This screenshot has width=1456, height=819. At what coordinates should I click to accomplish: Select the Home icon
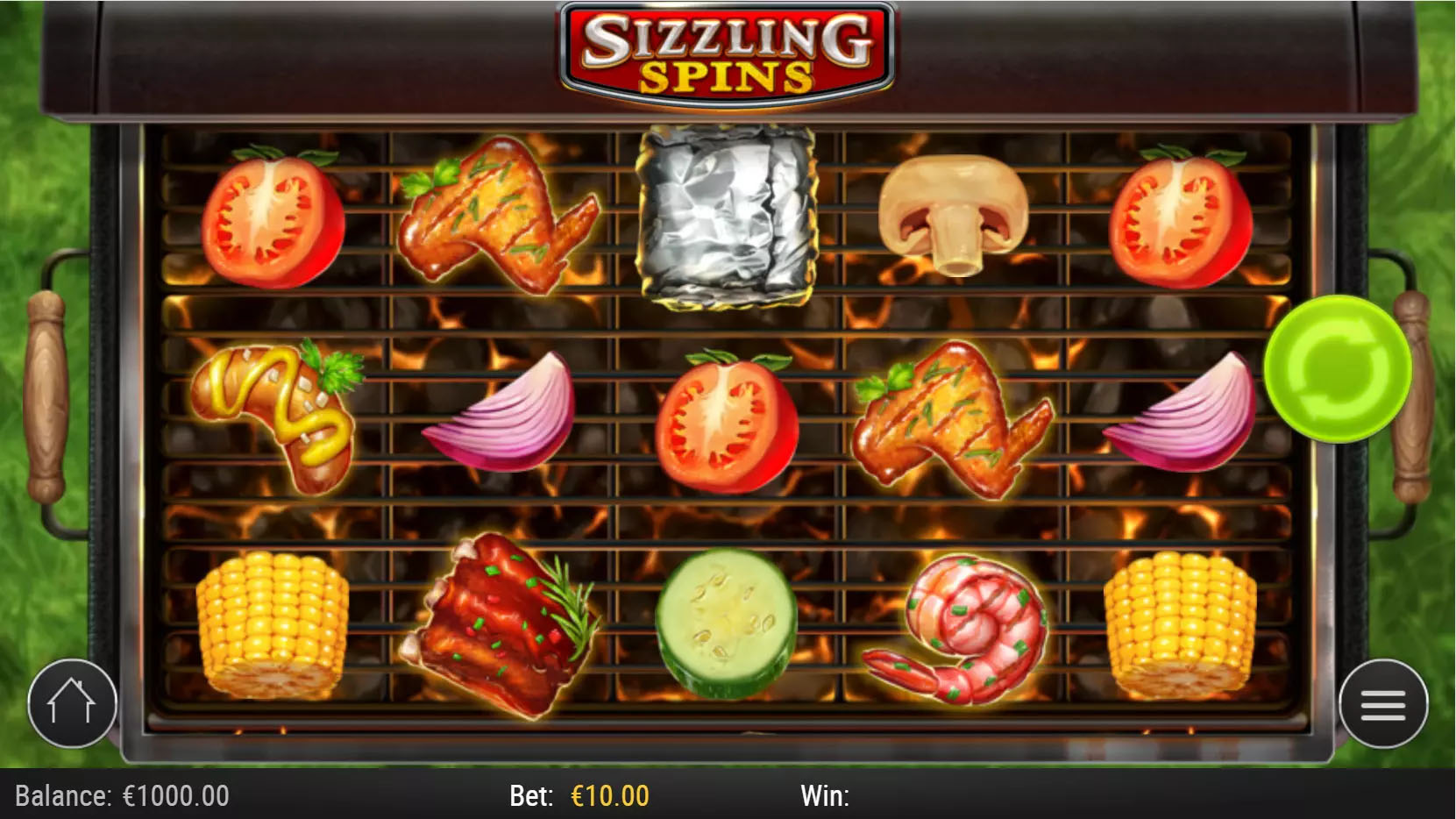pyautogui.click(x=73, y=702)
